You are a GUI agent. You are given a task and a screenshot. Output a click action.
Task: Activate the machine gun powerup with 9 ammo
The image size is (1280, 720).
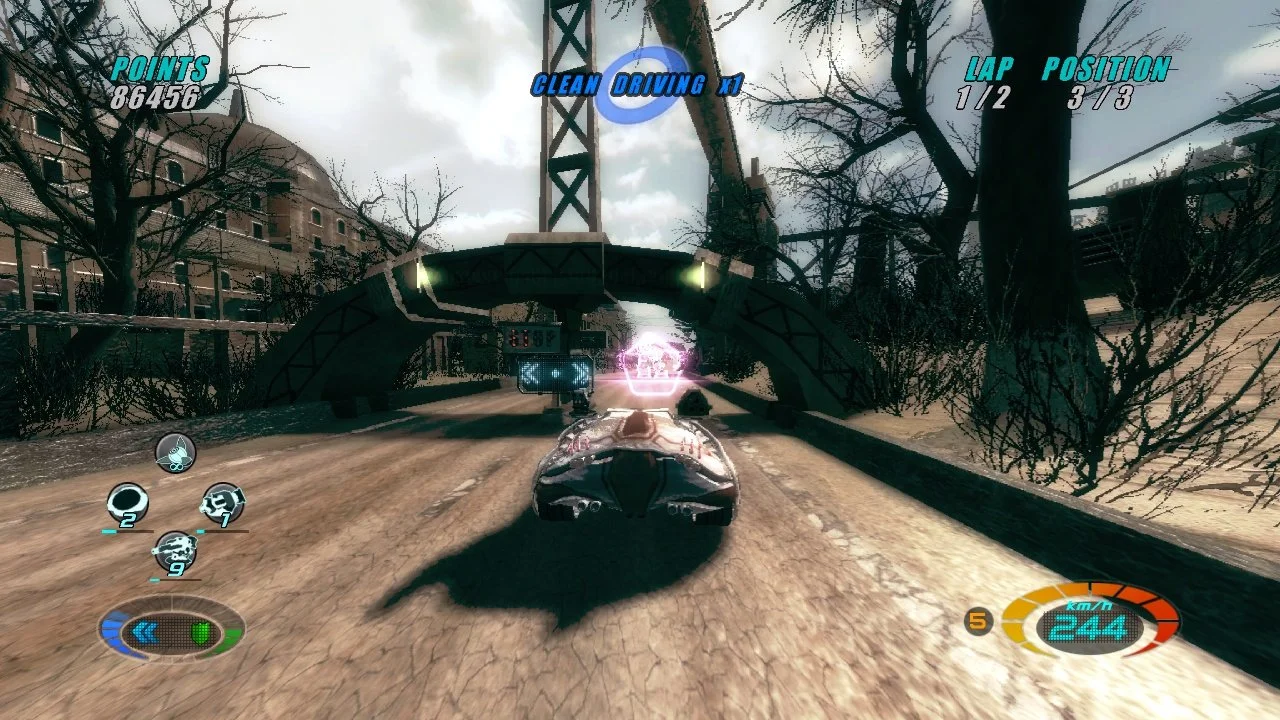coord(175,550)
